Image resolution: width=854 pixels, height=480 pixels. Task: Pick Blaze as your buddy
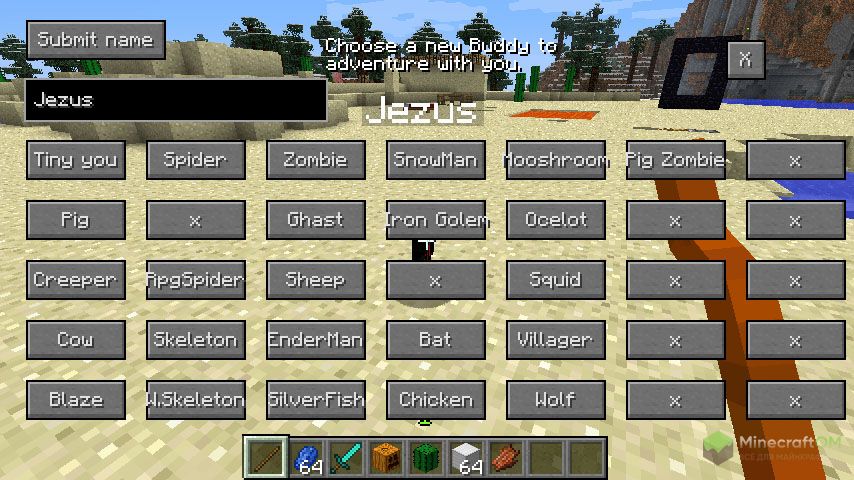coord(76,400)
